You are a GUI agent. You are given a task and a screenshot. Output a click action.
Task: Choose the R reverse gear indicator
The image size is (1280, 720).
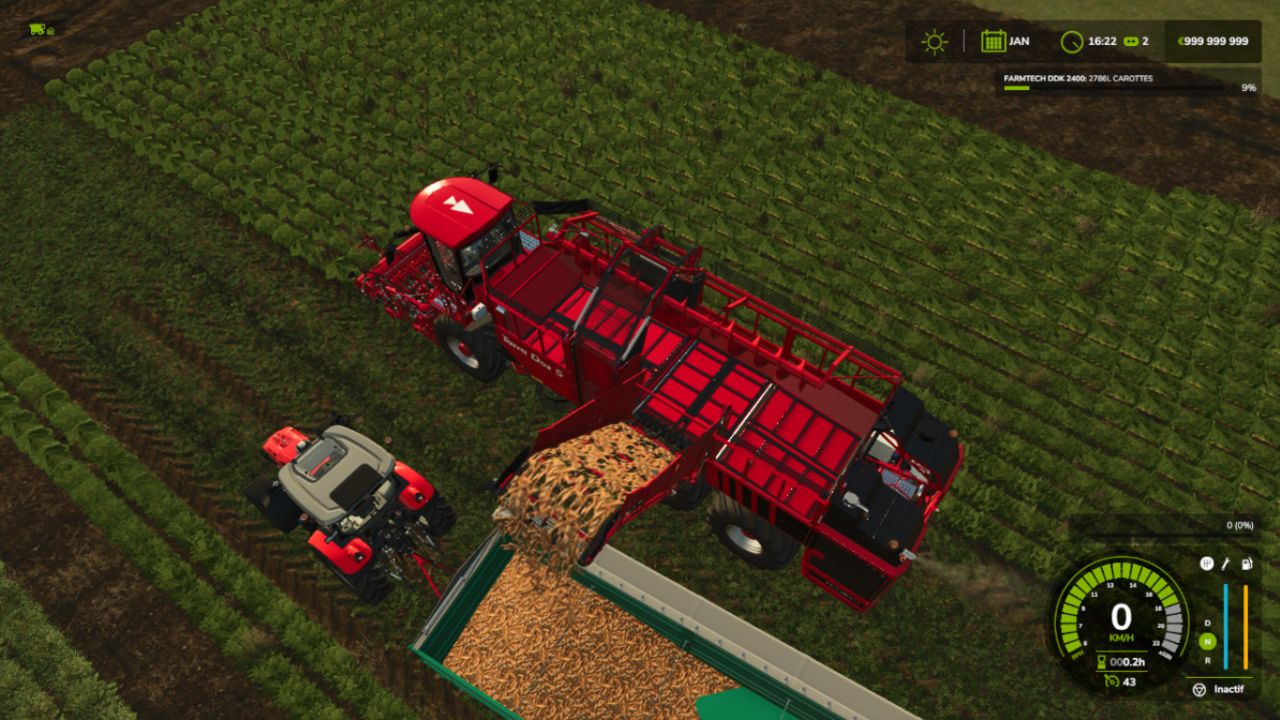1208,660
